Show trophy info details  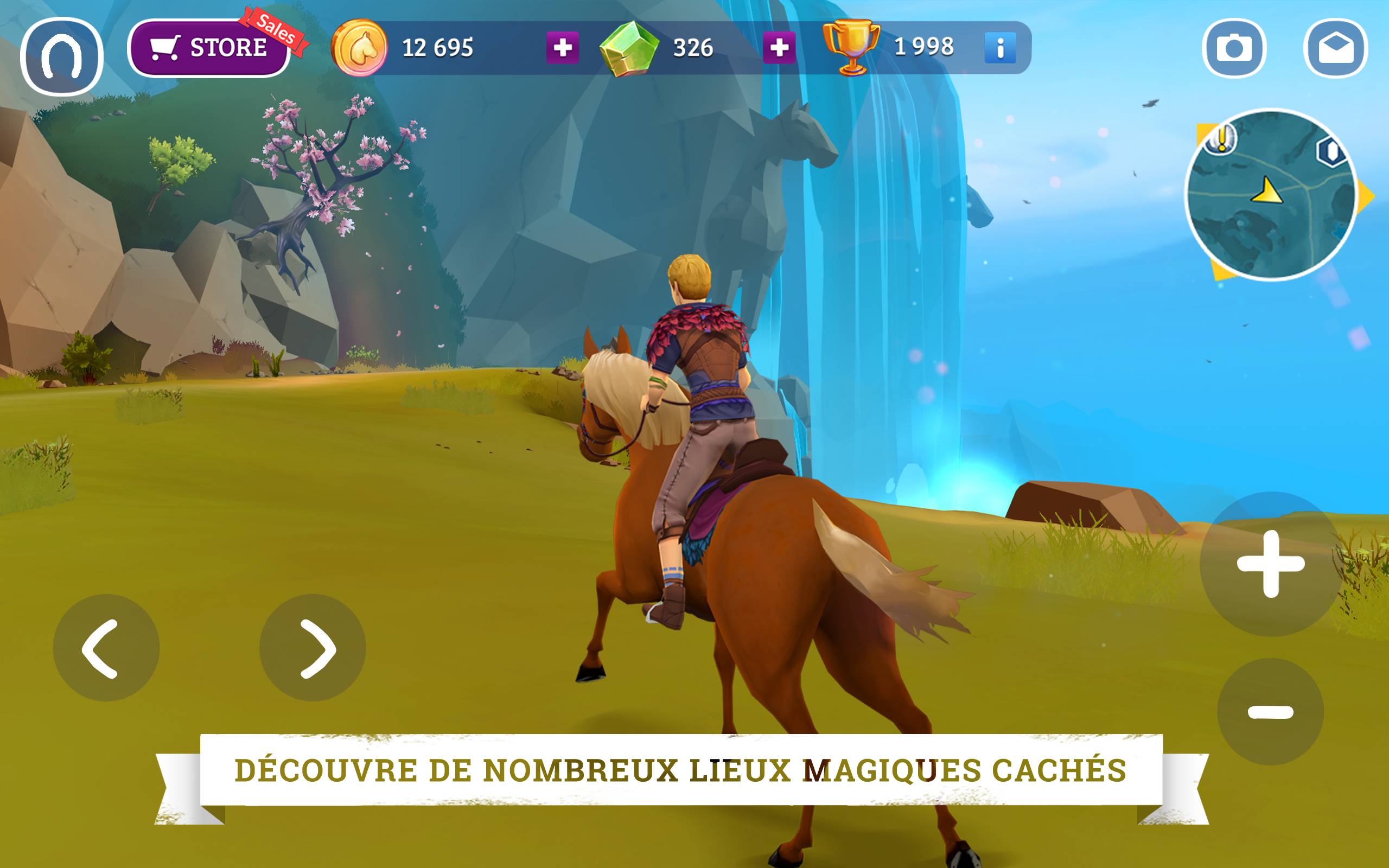point(1000,48)
